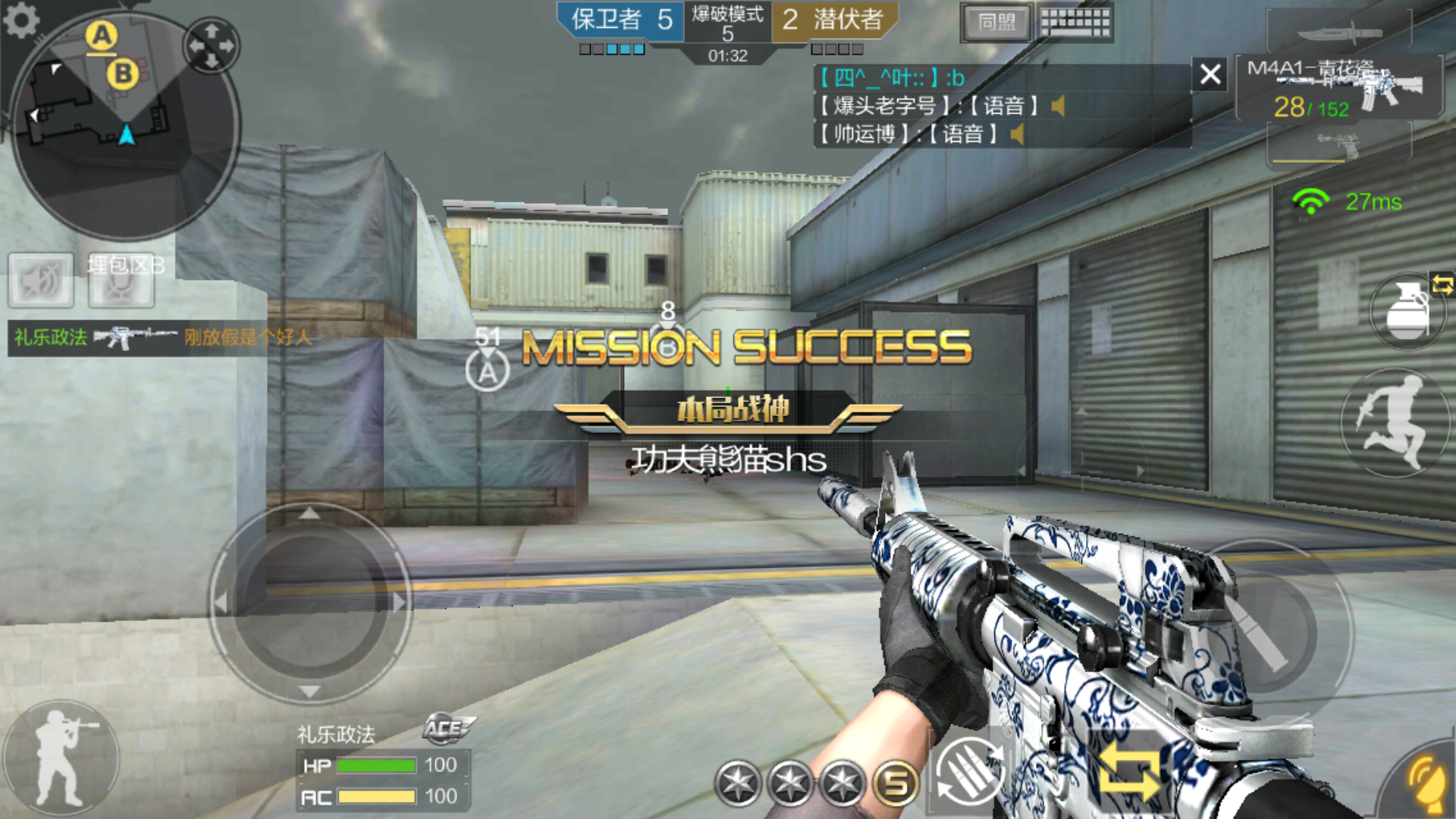Reload using the bullets icon
This screenshot has width=1456, height=819.
[971, 772]
